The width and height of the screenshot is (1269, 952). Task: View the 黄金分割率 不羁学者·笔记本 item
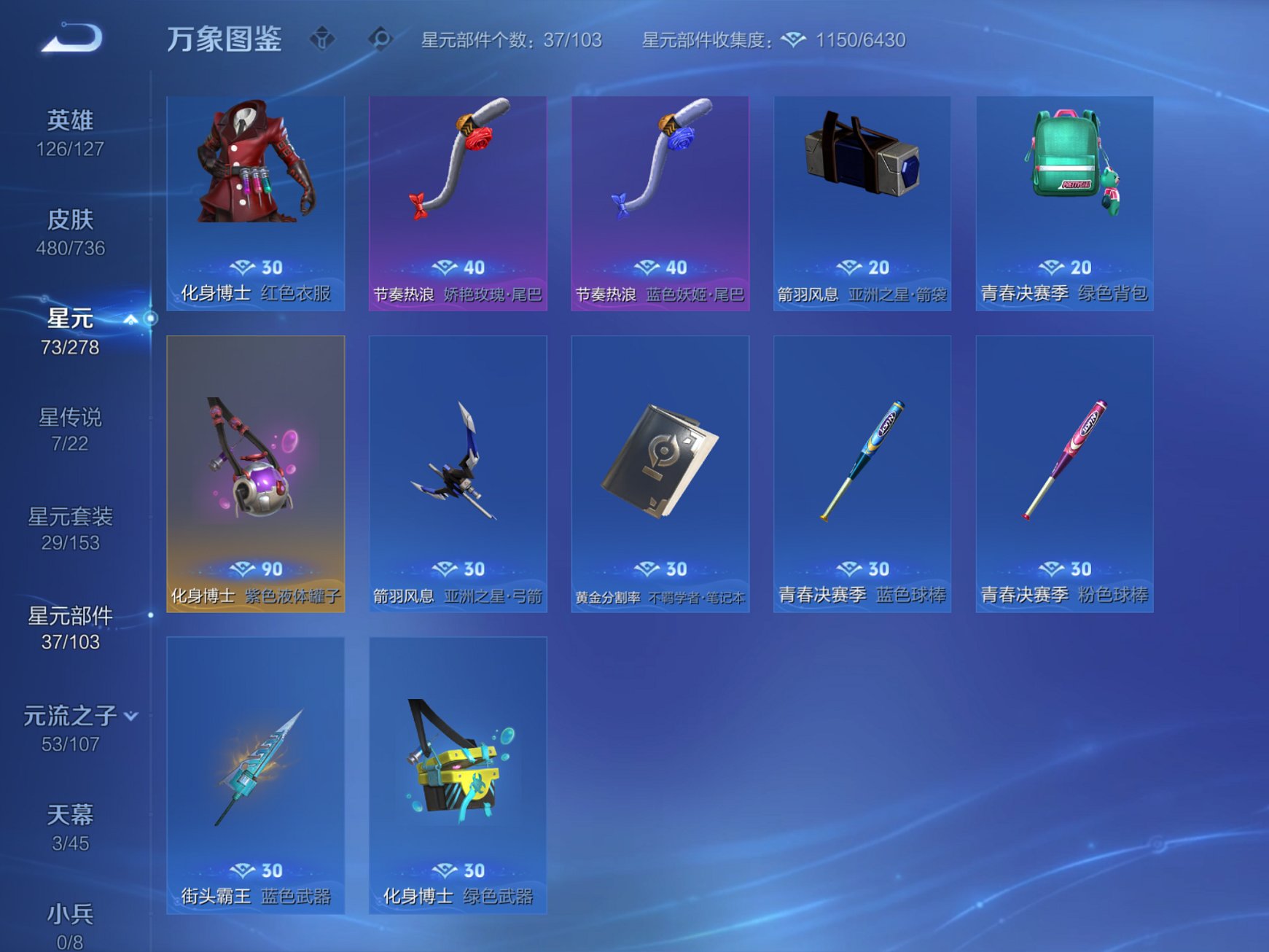tap(660, 474)
